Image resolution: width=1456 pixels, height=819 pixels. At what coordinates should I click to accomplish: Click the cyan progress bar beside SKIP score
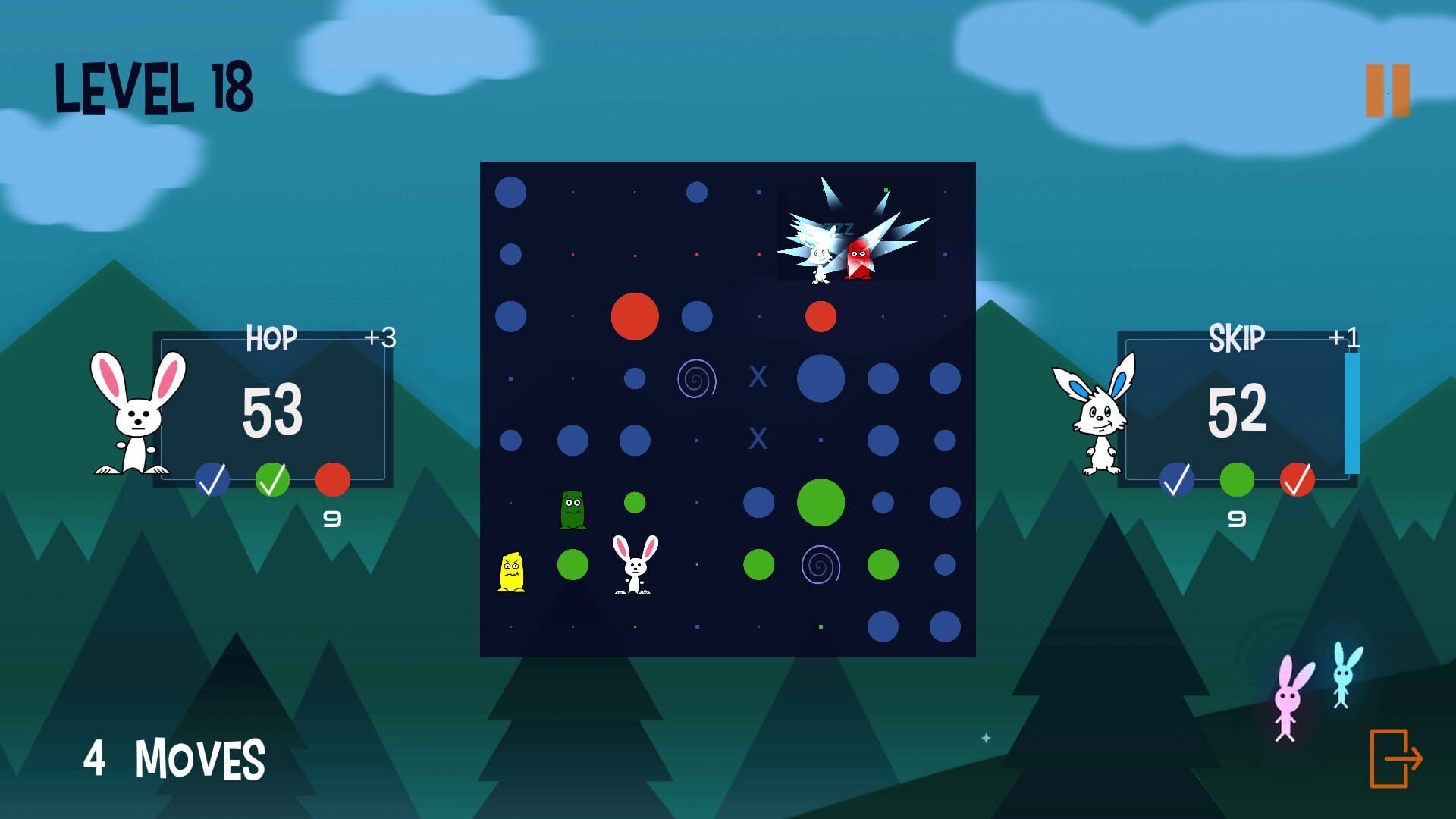(x=1351, y=413)
